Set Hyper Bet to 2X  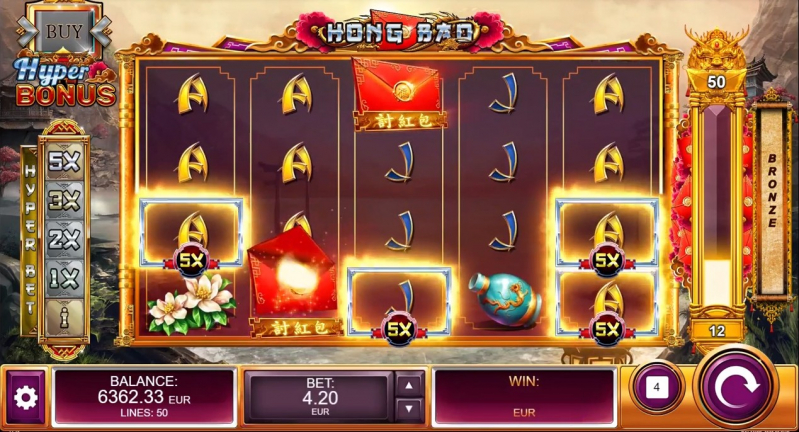pyautogui.click(x=63, y=238)
